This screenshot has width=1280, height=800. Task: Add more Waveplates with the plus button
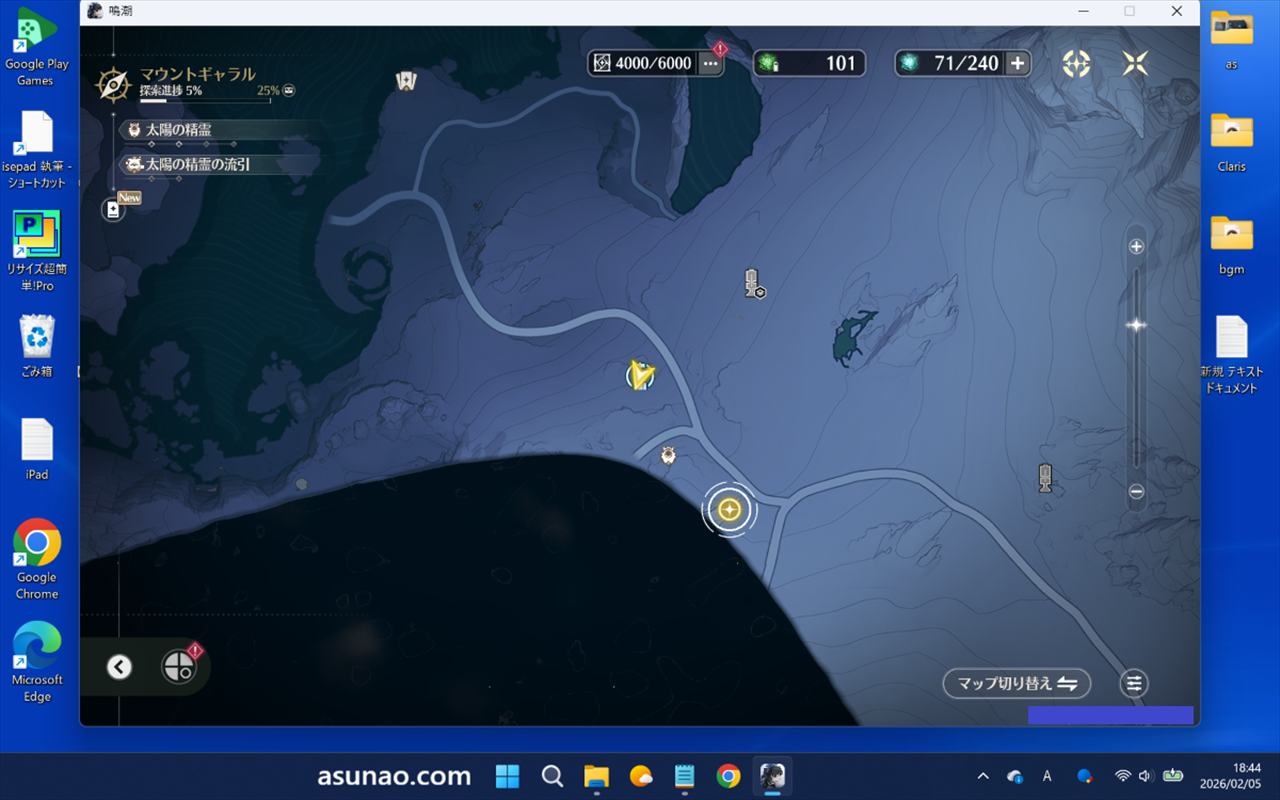click(x=1017, y=63)
